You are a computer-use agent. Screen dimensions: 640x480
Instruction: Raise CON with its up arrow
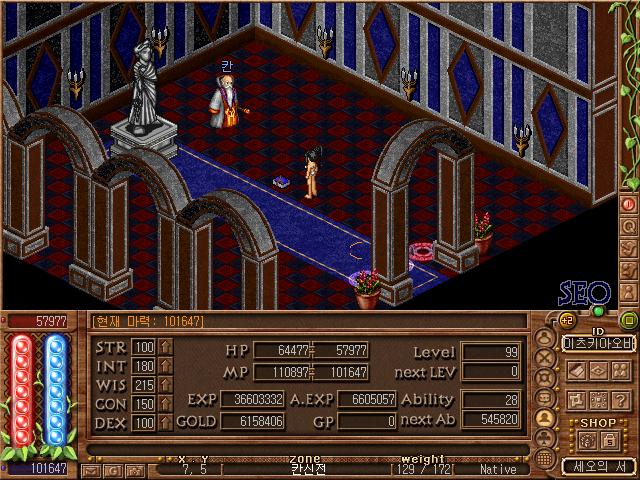(x=166, y=404)
